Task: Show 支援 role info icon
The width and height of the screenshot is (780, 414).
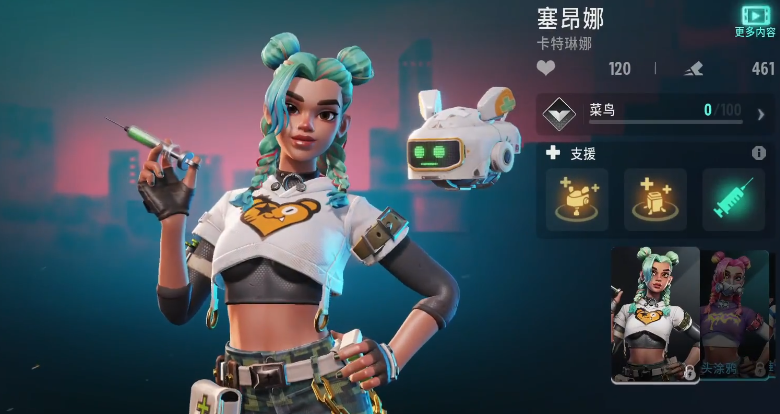Action: point(759,153)
